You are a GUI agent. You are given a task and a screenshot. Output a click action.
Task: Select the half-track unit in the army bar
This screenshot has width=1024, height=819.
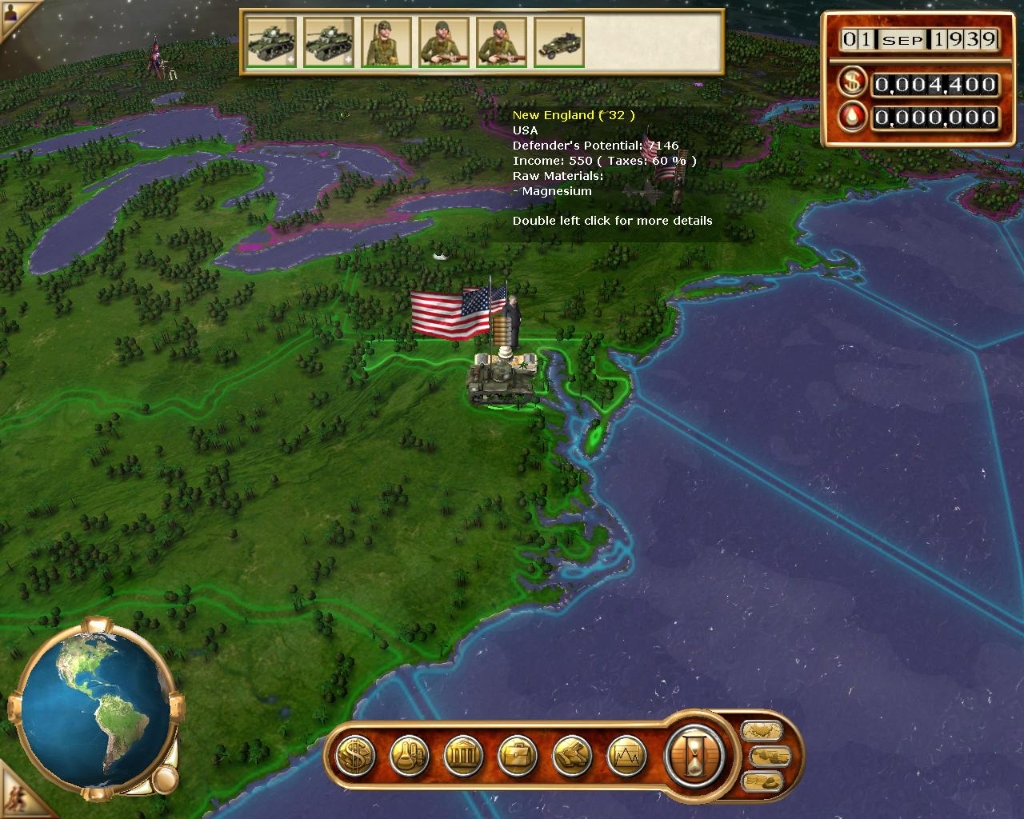pos(559,44)
